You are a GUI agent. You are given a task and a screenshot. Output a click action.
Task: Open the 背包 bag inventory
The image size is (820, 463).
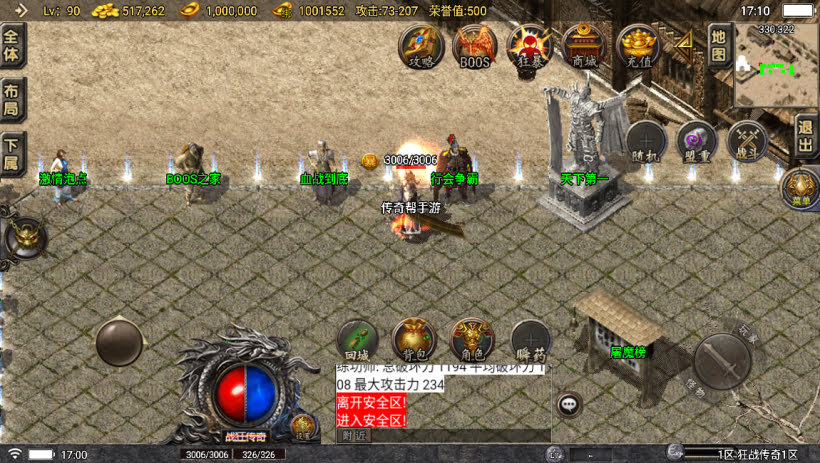point(413,340)
